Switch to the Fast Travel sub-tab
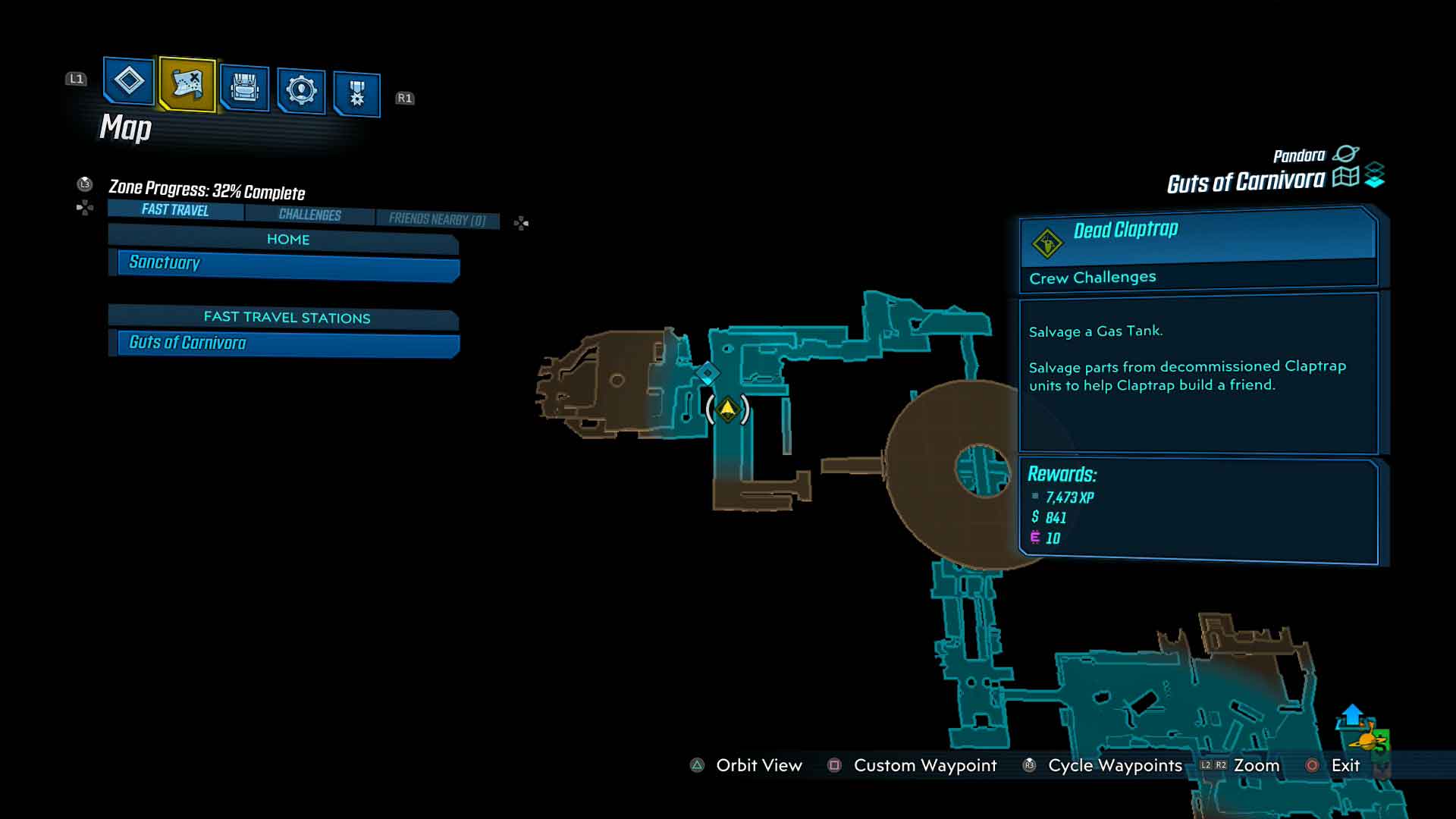Viewport: 1456px width, 819px height. 175,210
